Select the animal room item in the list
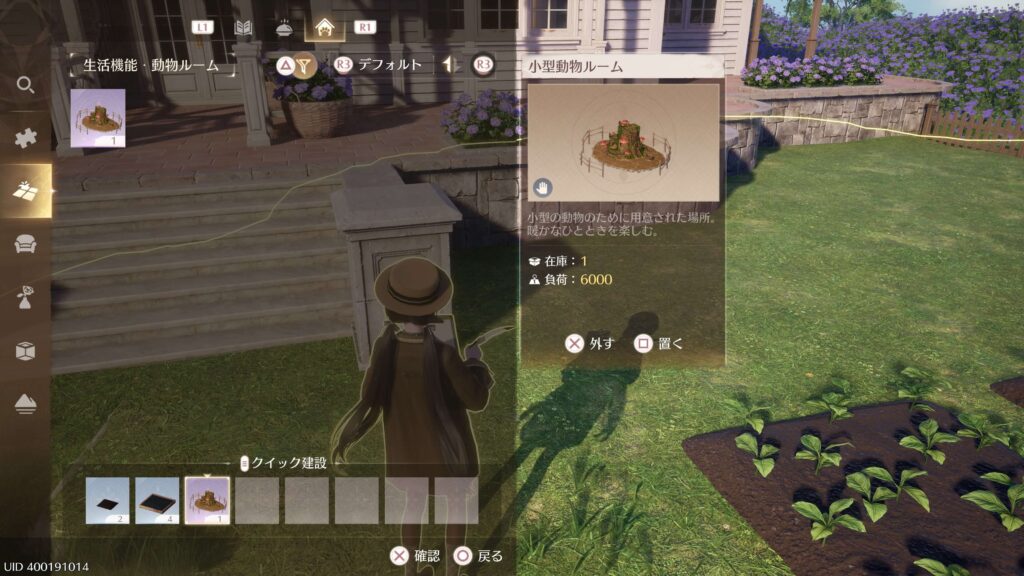The height and width of the screenshot is (576, 1024). 98,118
